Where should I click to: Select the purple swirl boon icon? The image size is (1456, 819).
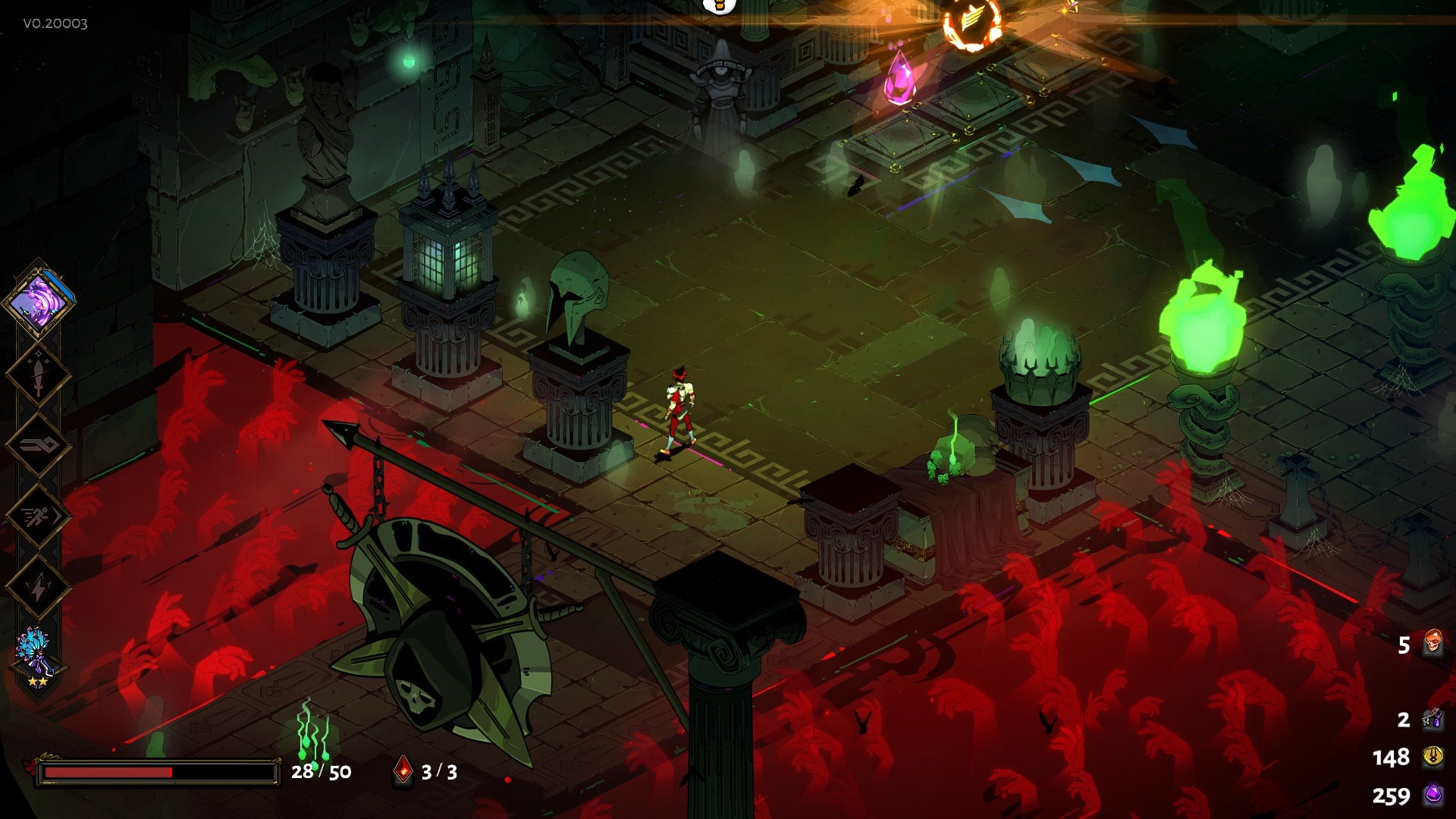tap(39, 301)
